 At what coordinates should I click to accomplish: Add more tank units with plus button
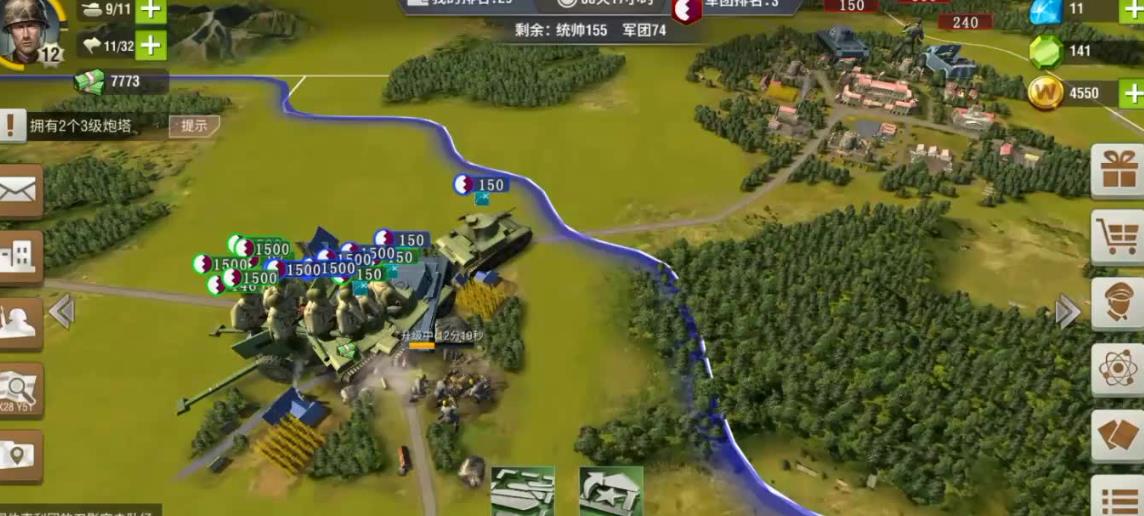150,10
